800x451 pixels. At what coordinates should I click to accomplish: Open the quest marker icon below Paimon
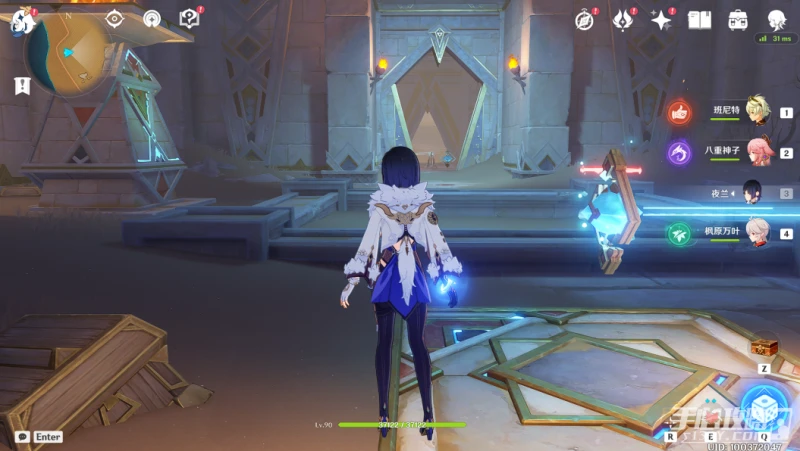pyautogui.click(x=22, y=86)
